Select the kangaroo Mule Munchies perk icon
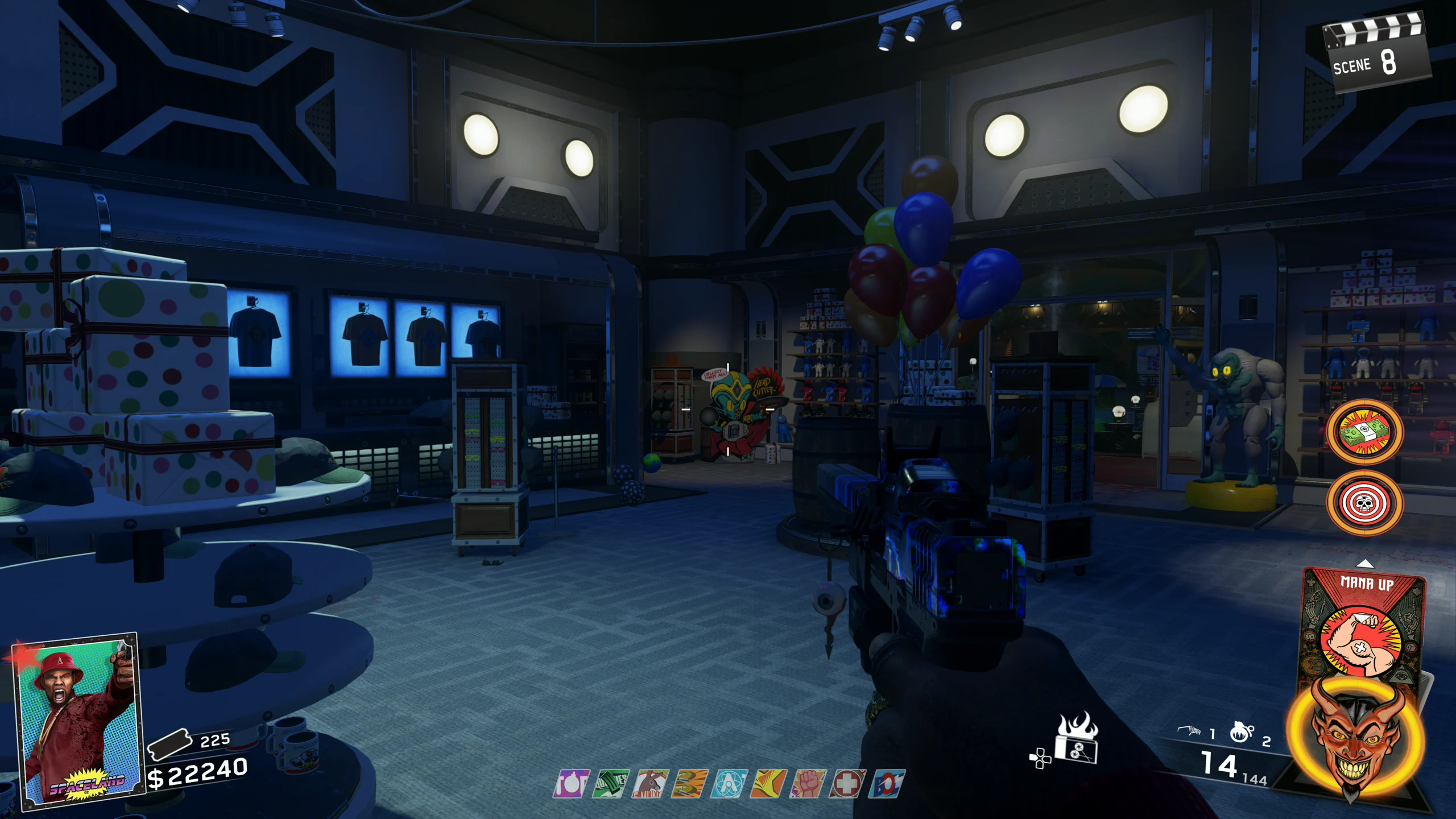The height and width of the screenshot is (819, 1456). (x=651, y=784)
